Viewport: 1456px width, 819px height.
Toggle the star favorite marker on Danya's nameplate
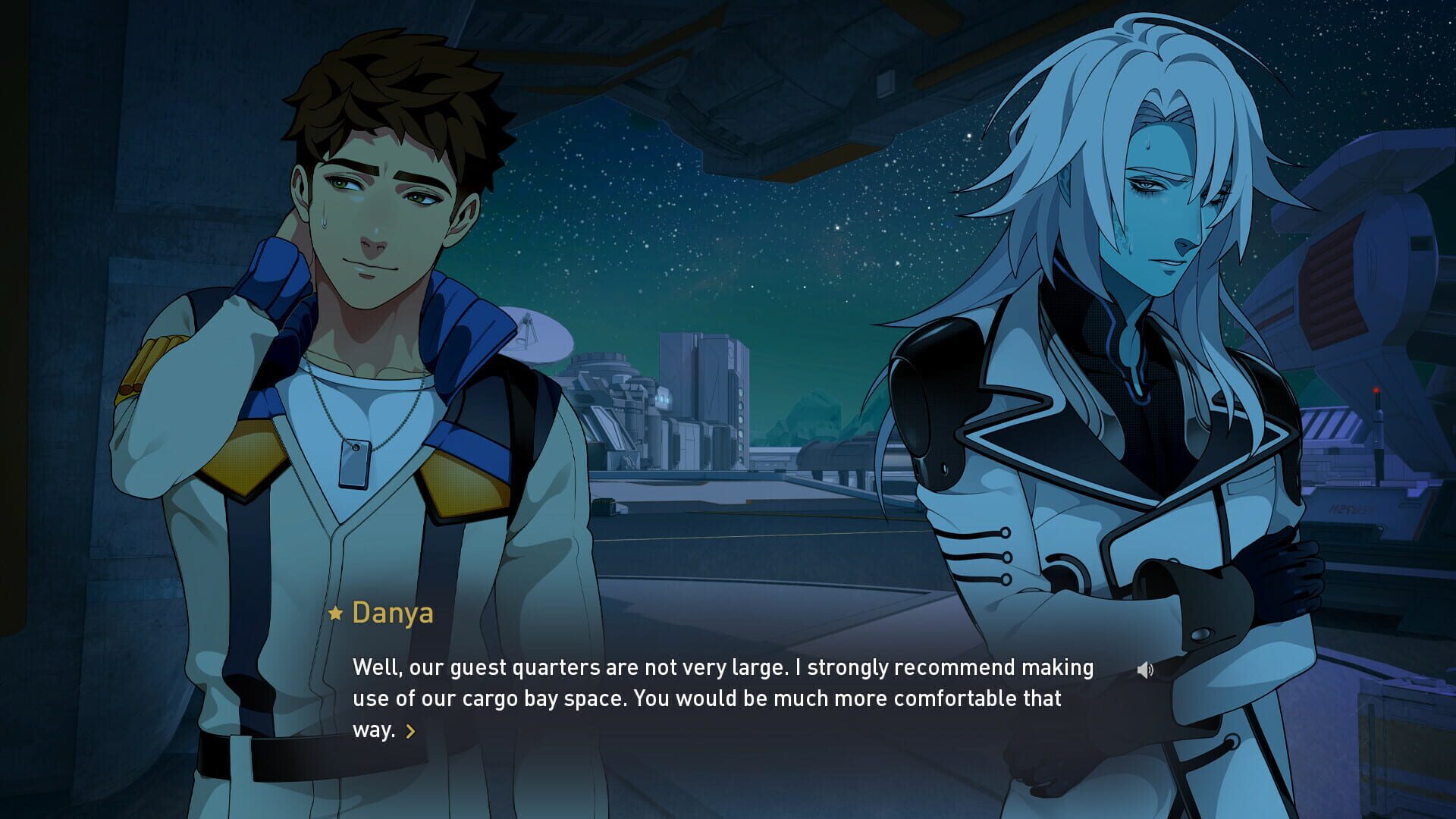click(336, 614)
